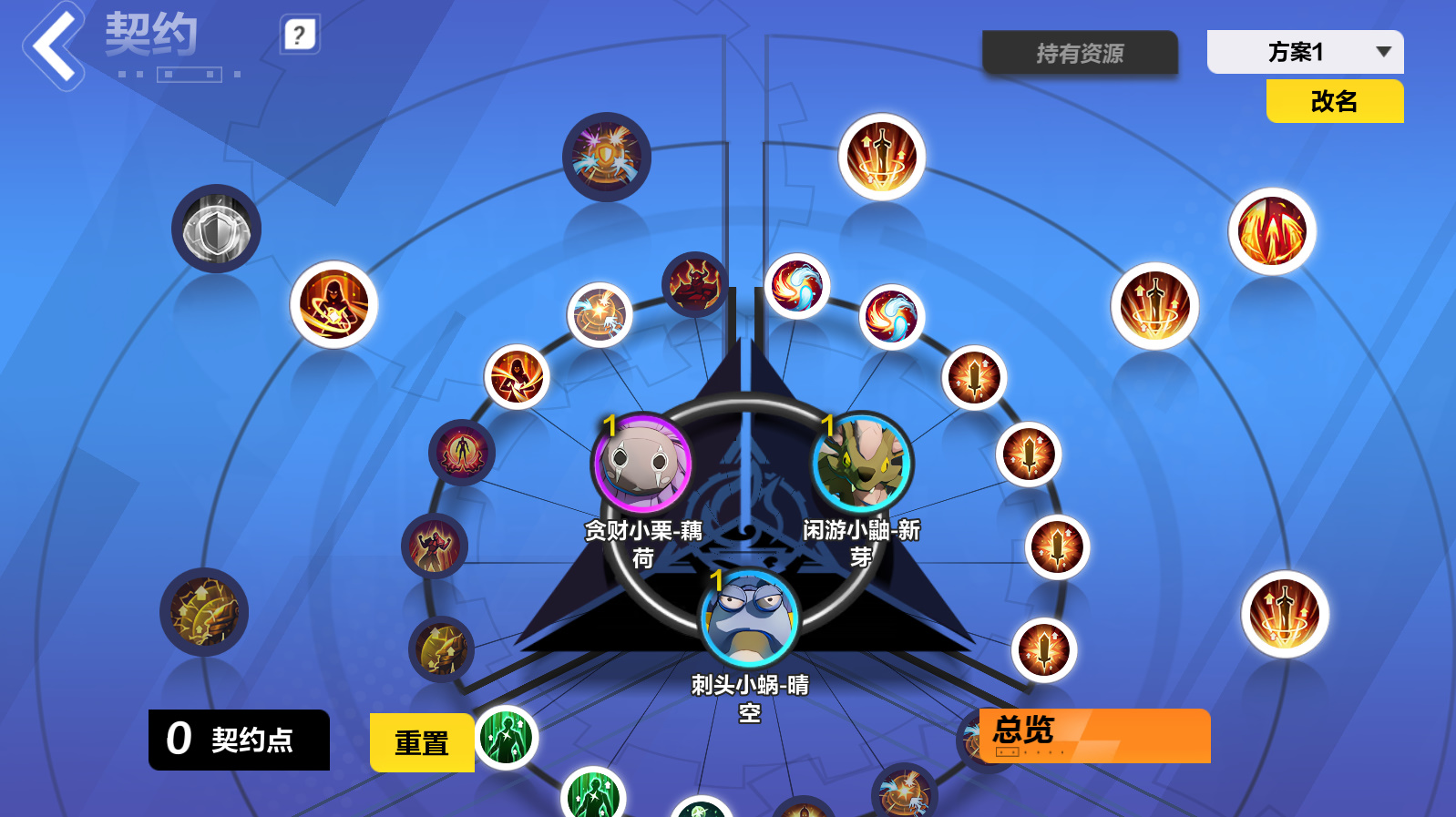Open the help question mark
This screenshot has width=1456, height=817.
(x=302, y=33)
